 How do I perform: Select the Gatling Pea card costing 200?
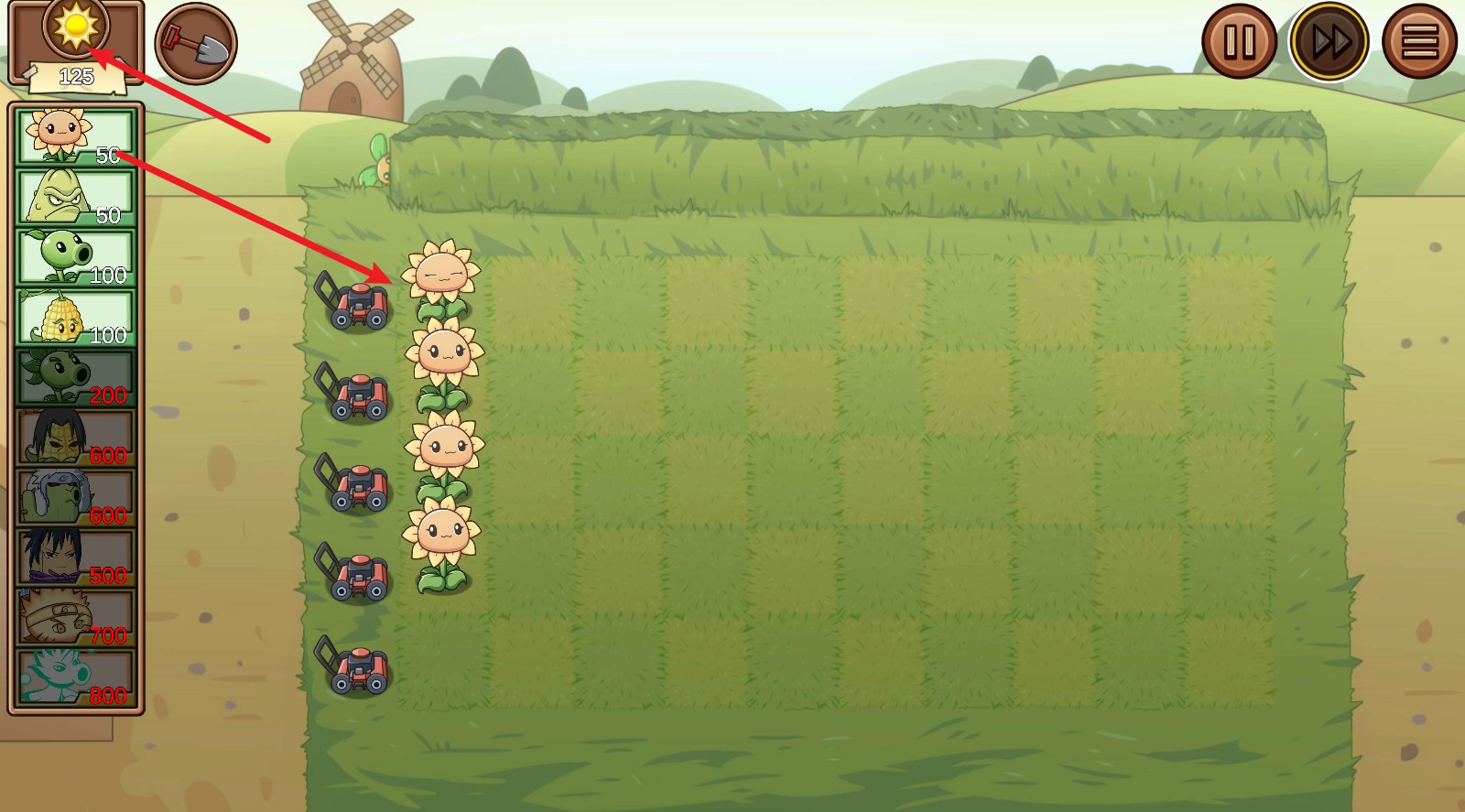tap(71, 378)
